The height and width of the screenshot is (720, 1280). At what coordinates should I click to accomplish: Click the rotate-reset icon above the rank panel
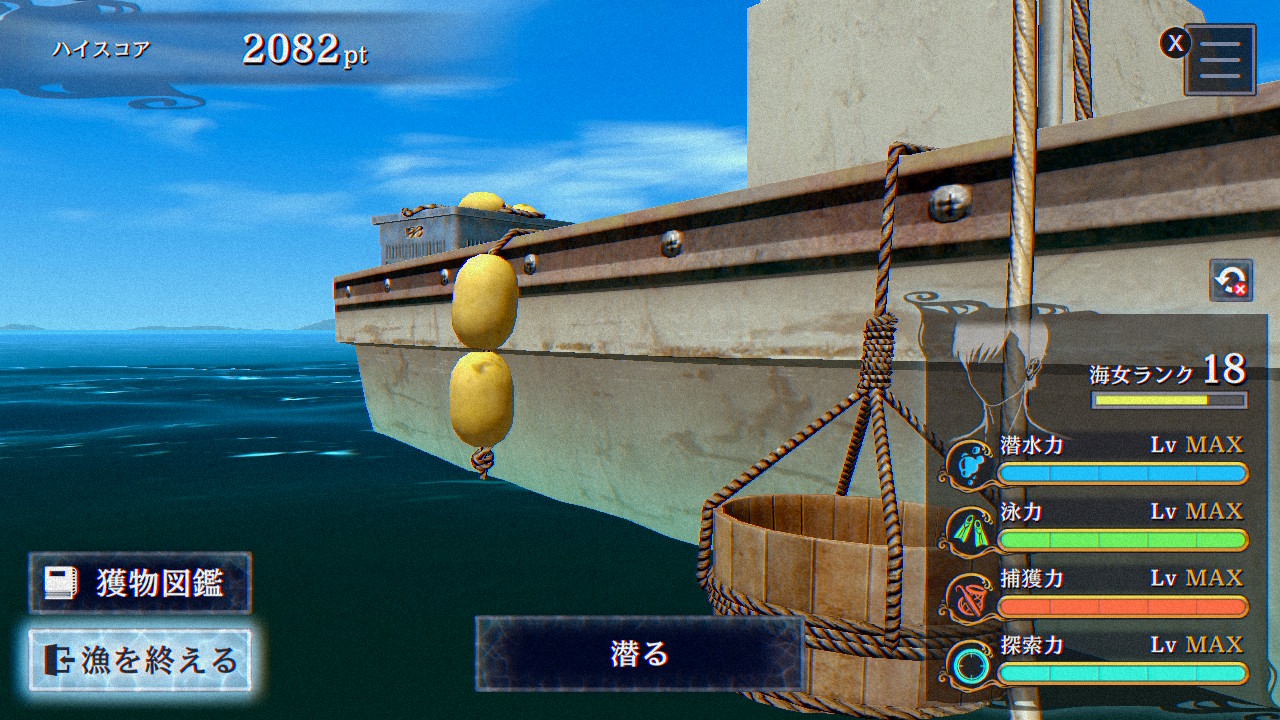1230,281
